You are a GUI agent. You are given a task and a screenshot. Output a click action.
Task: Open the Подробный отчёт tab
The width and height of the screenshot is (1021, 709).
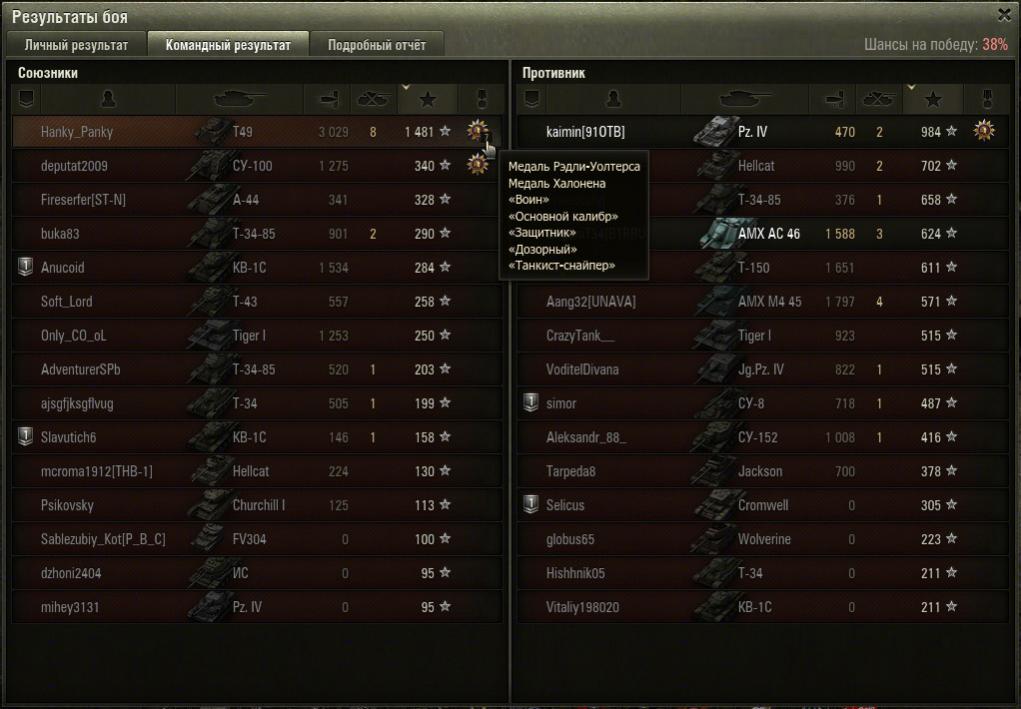[376, 45]
